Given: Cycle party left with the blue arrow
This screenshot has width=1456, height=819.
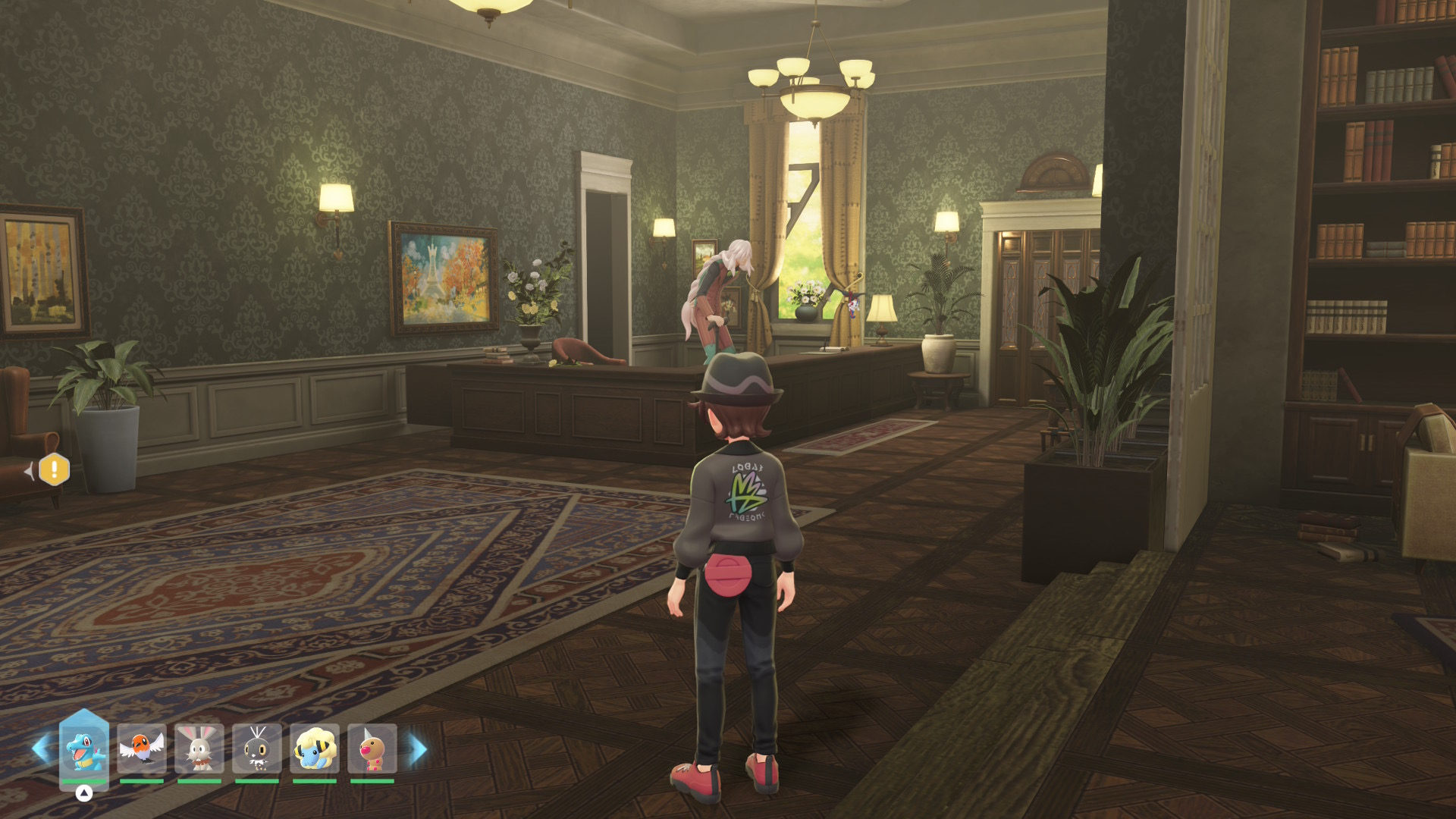Looking at the screenshot, I should pos(40,748).
